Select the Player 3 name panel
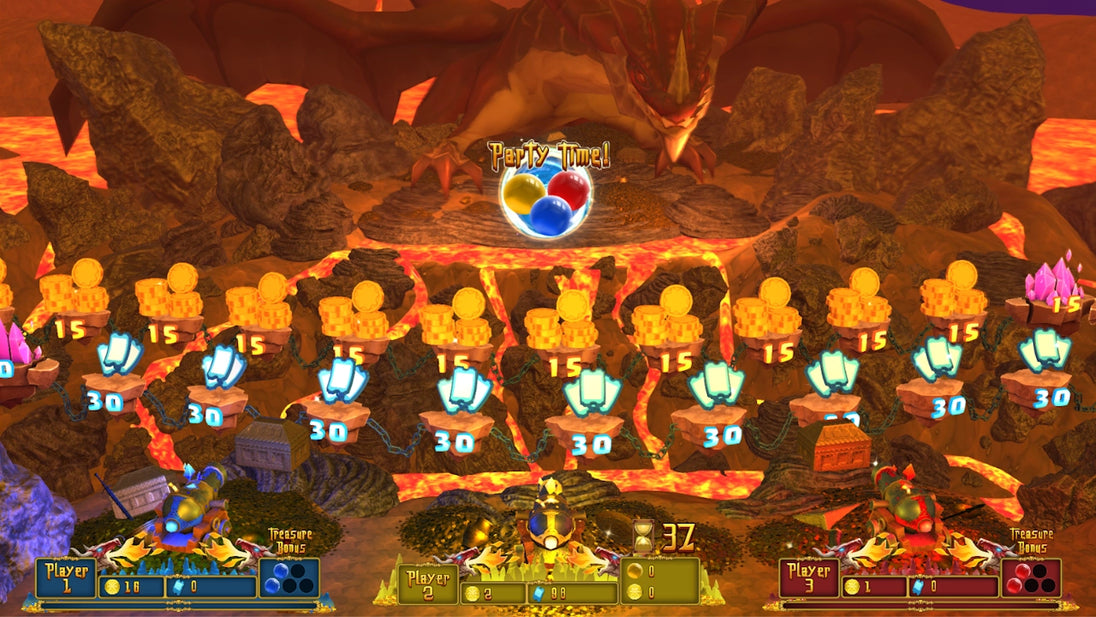The width and height of the screenshot is (1096, 617). pos(807,578)
